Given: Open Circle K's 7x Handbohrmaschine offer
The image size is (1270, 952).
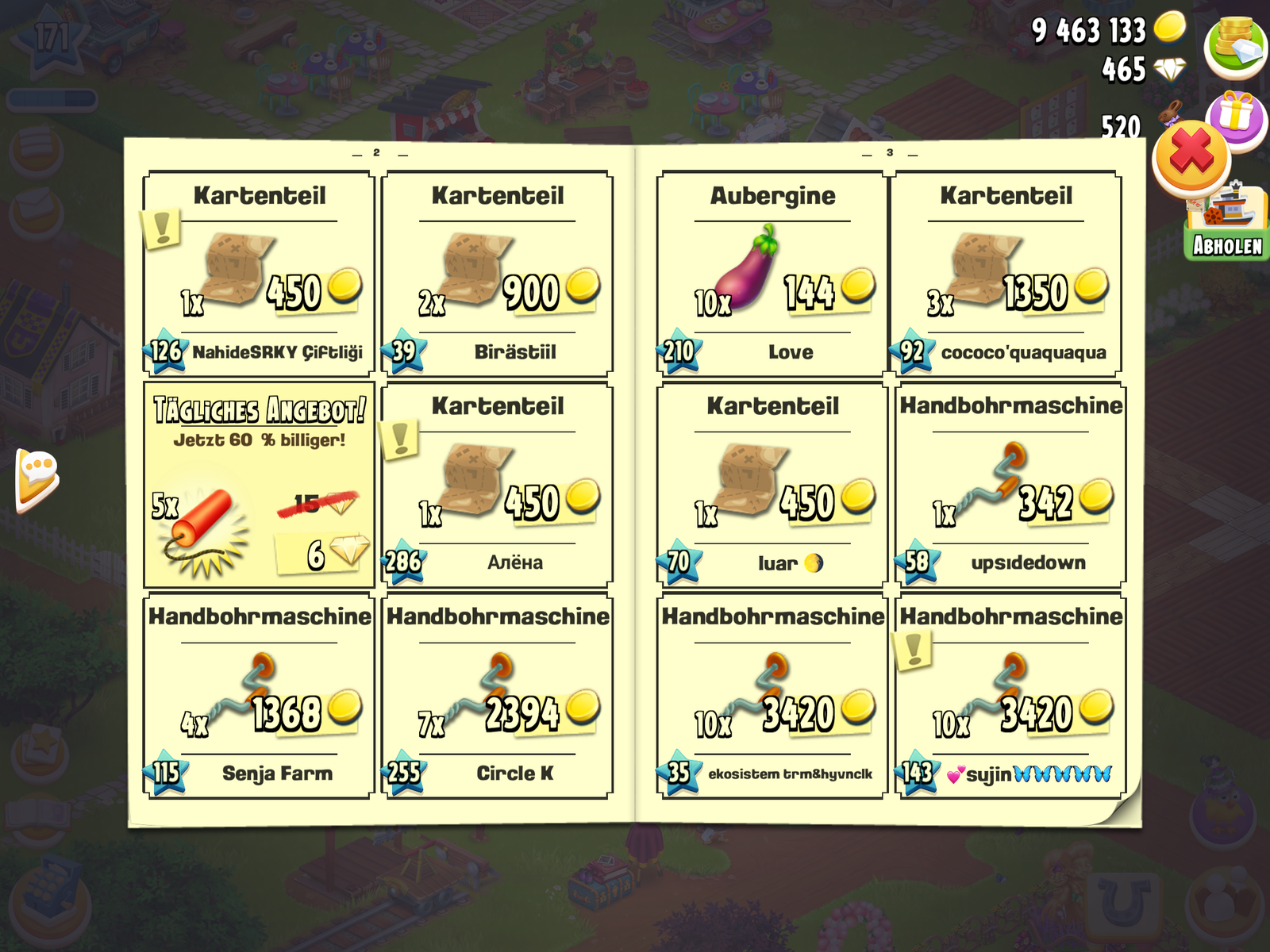Looking at the screenshot, I should pos(497,696).
